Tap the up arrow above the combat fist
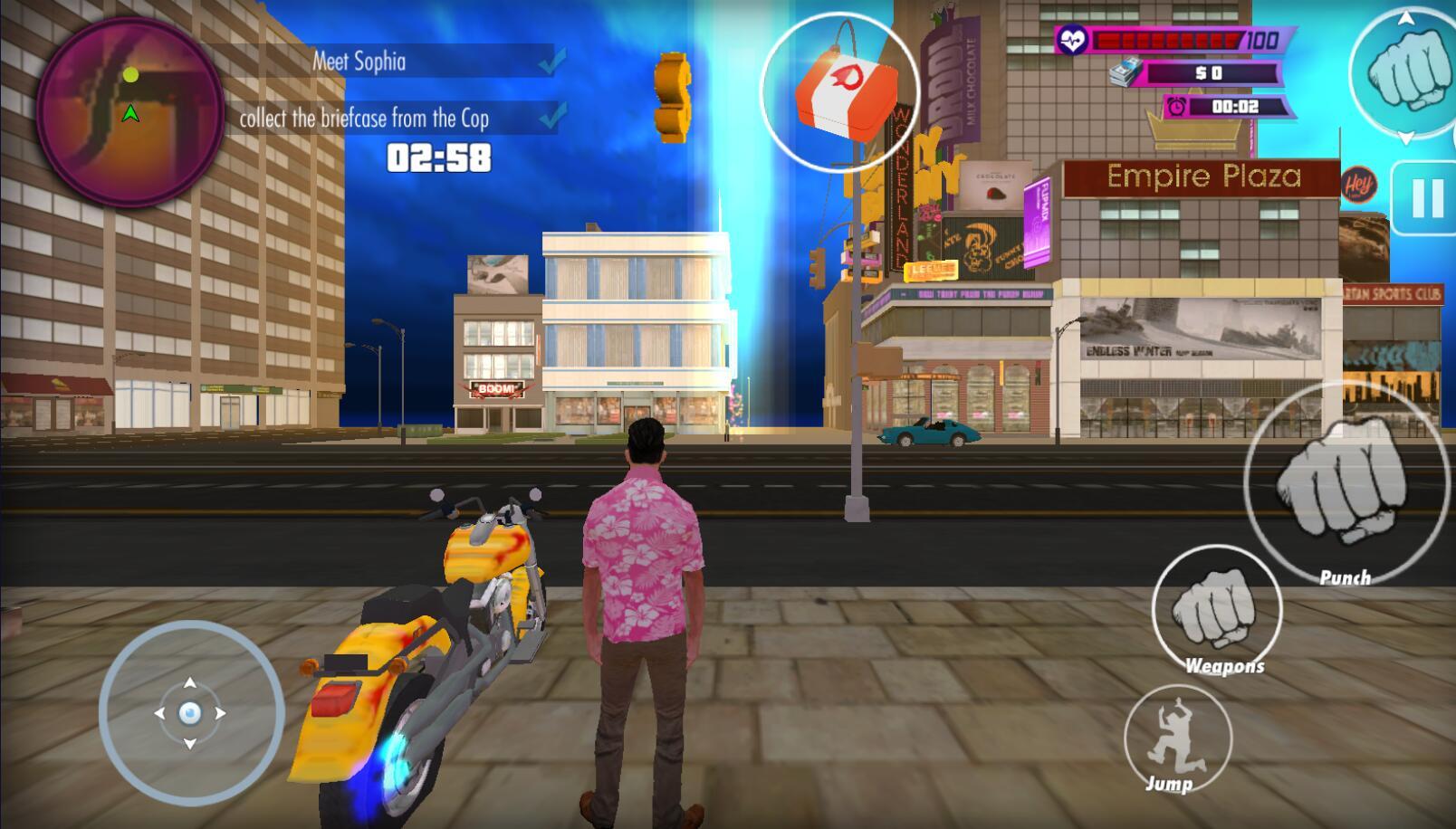The image size is (1456, 829). [1405, 16]
